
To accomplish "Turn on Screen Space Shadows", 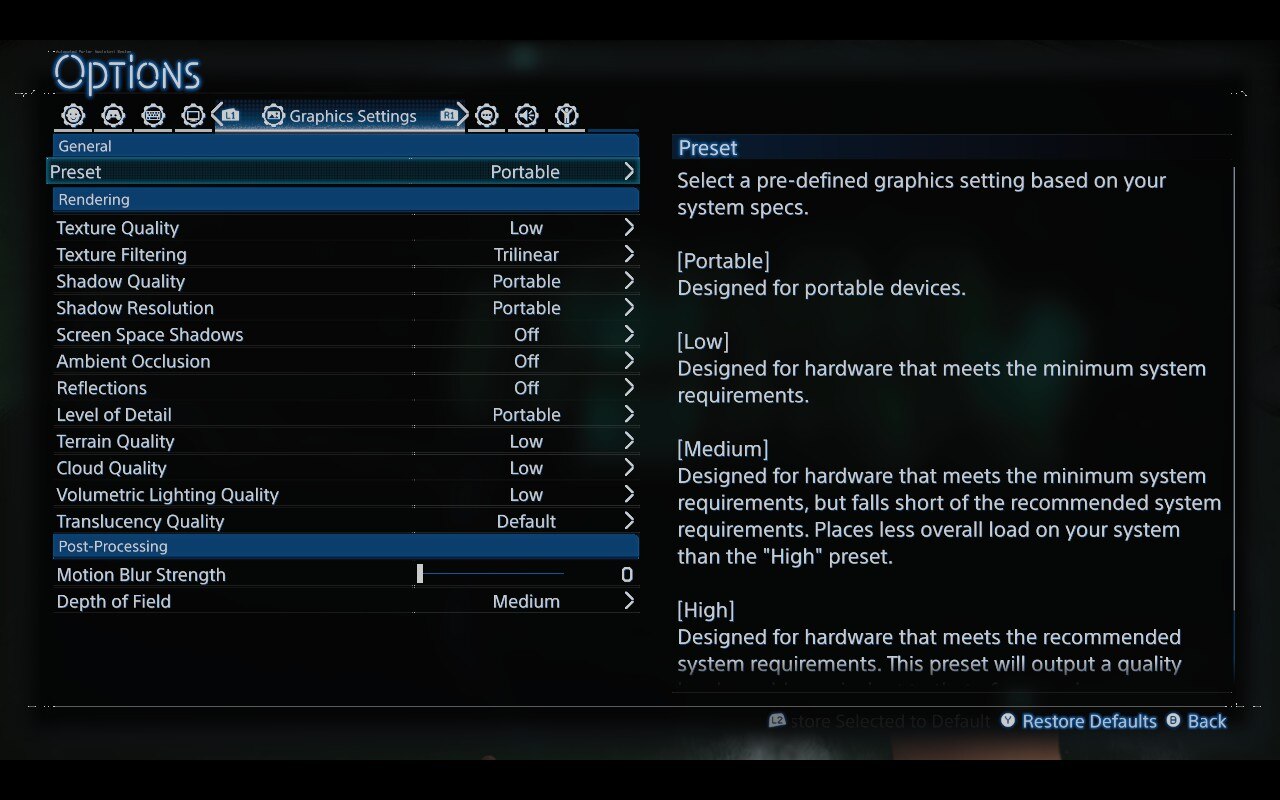I will pyautogui.click(x=629, y=334).
